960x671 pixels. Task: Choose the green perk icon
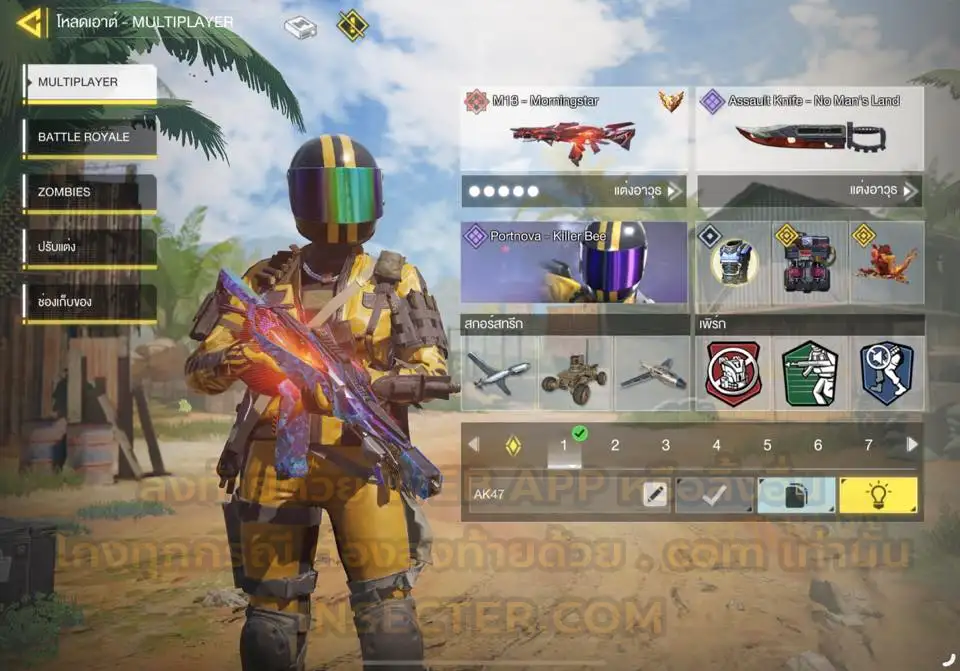(x=809, y=373)
